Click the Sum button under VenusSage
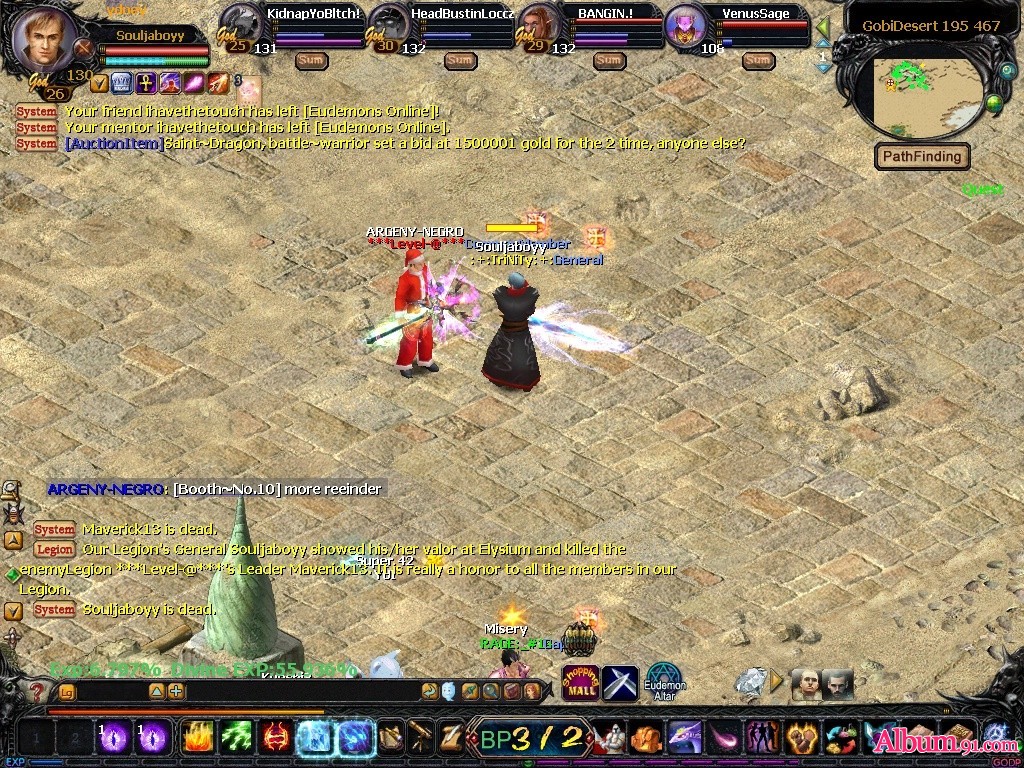1024x768 pixels. click(758, 60)
